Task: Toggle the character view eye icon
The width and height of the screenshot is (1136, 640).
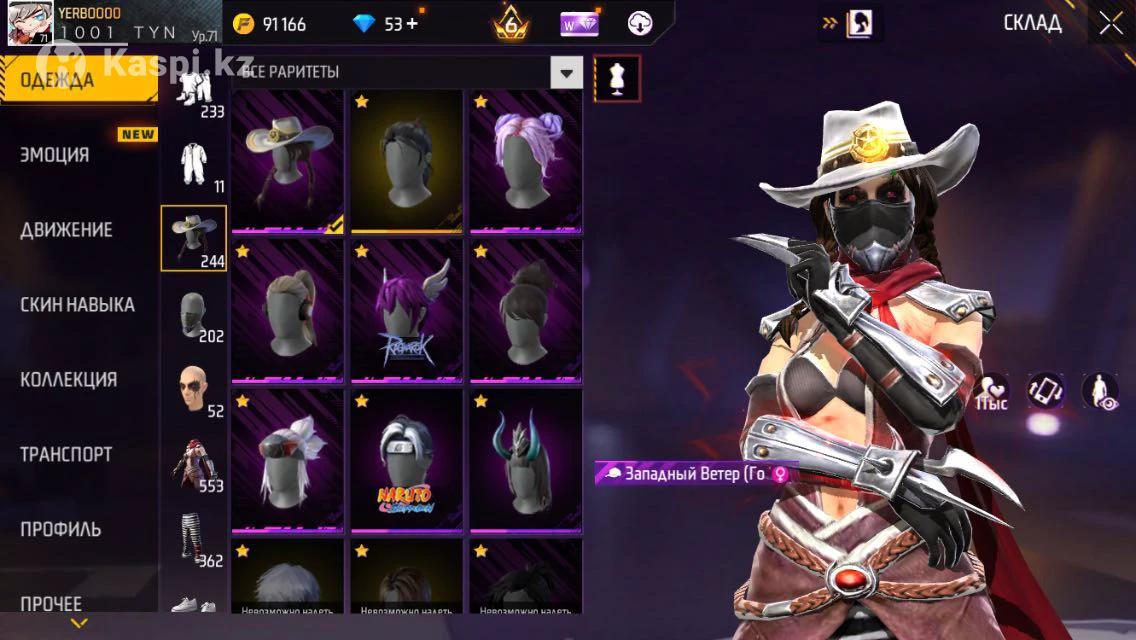Action: (x=1099, y=391)
